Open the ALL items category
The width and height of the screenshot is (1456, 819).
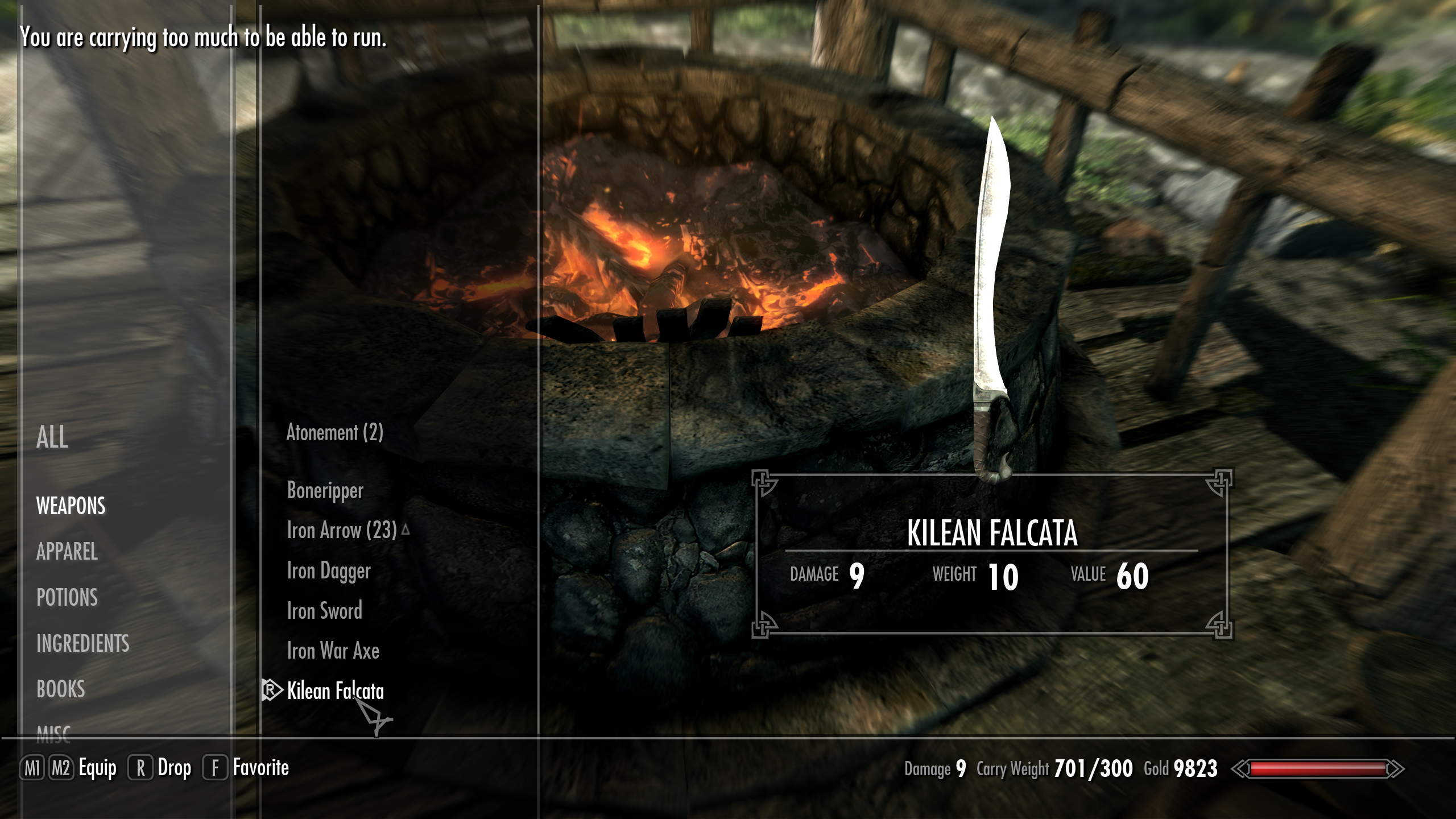click(x=52, y=439)
